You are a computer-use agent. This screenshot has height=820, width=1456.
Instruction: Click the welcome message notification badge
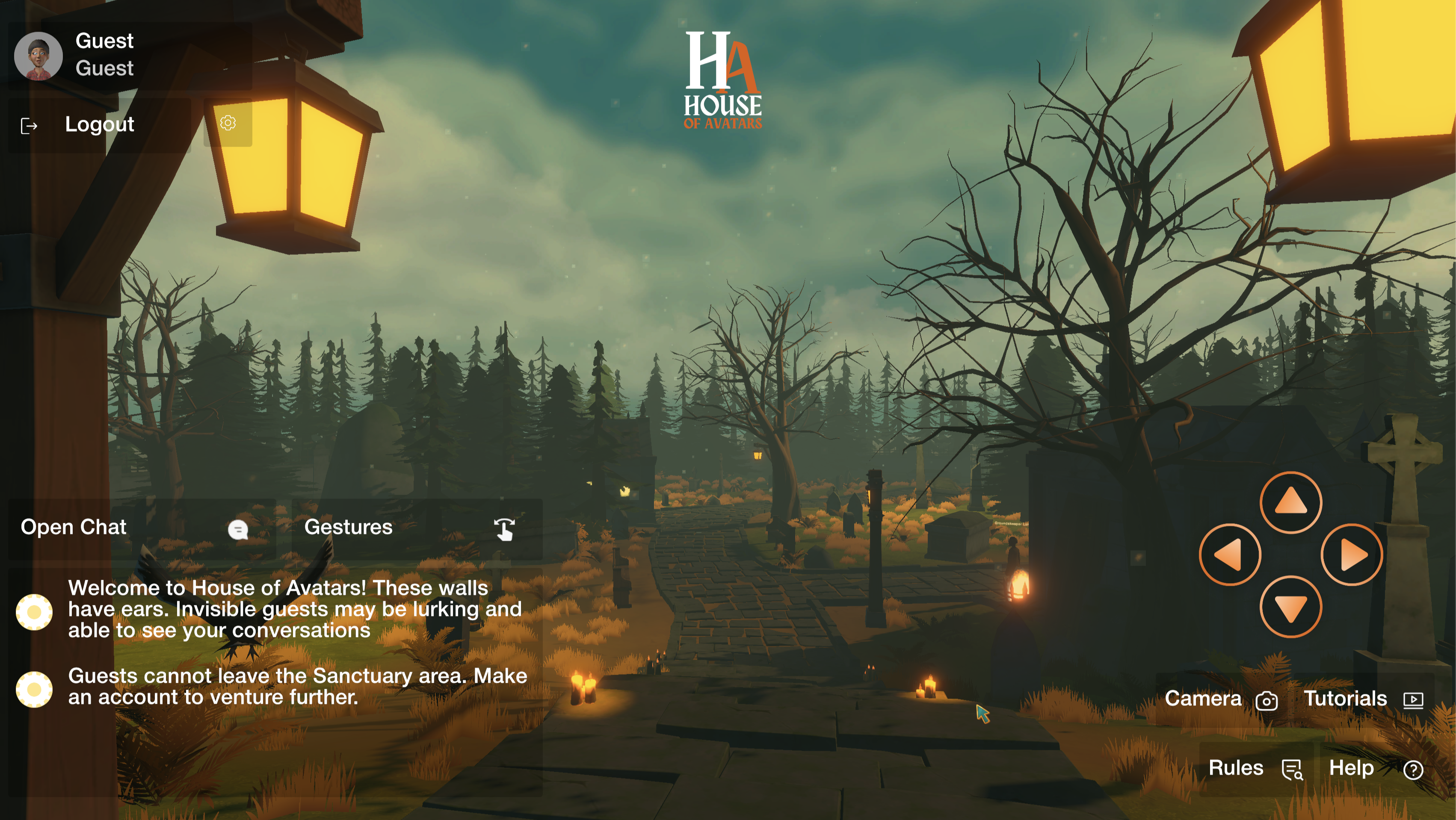point(35,612)
